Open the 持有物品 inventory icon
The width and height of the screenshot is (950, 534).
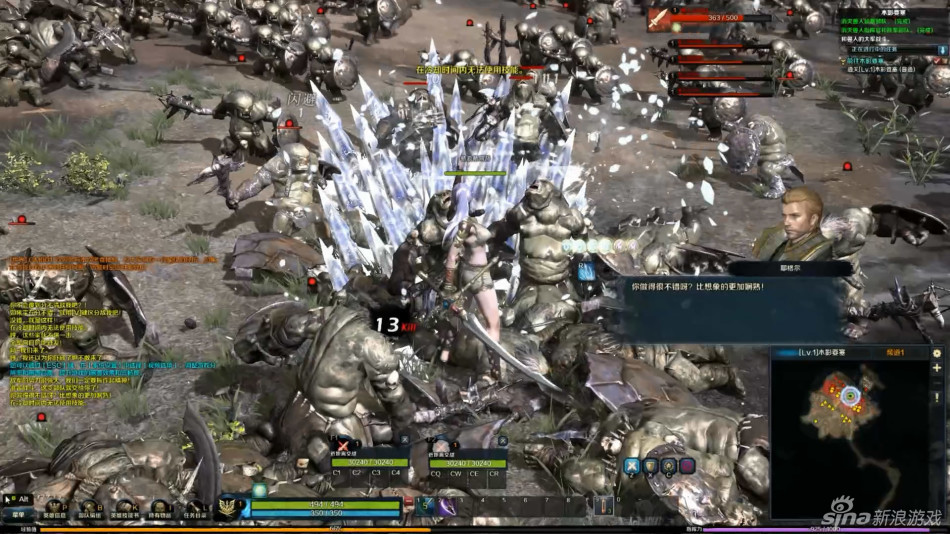160,509
